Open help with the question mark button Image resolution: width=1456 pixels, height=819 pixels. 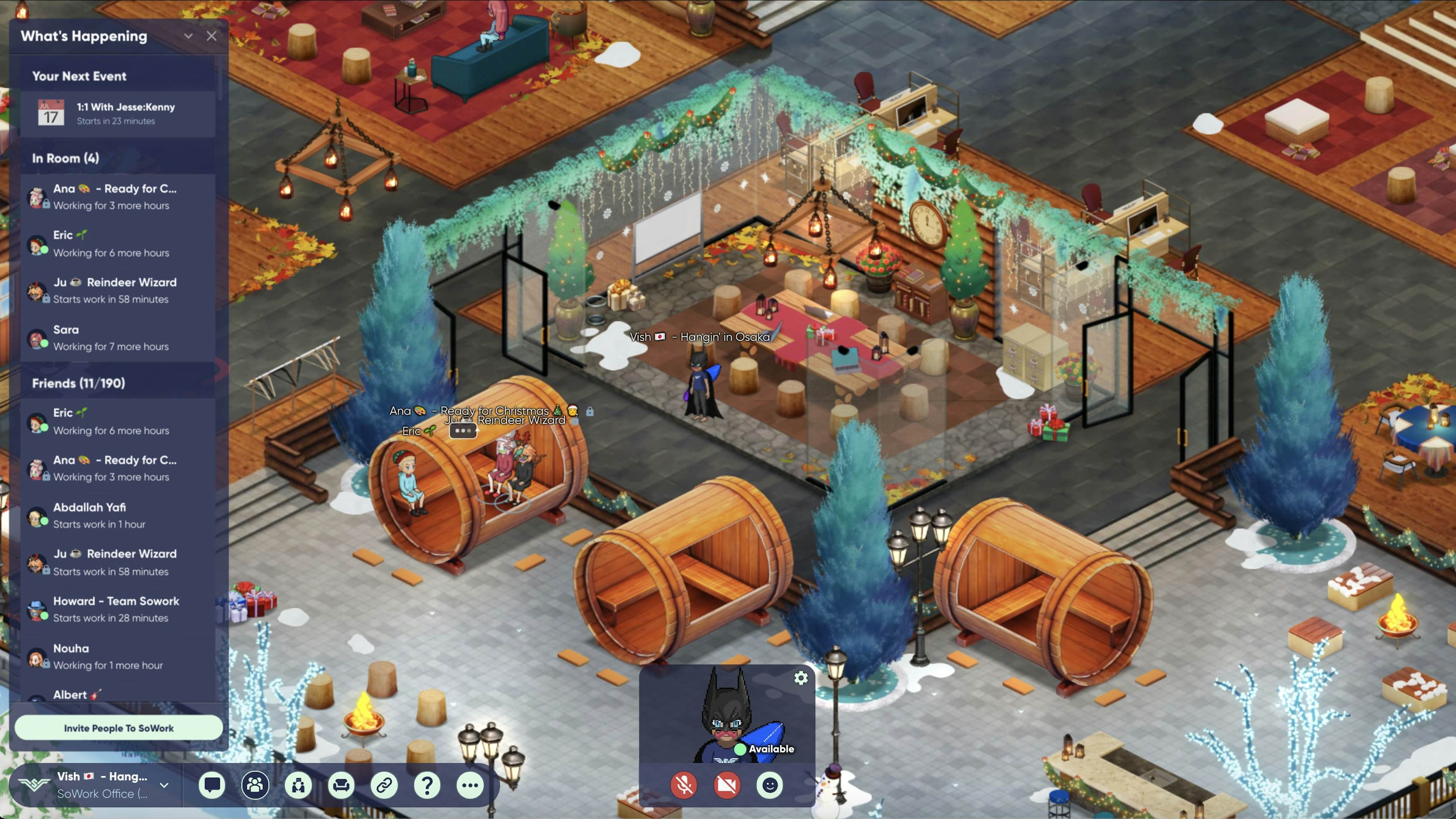point(427,785)
